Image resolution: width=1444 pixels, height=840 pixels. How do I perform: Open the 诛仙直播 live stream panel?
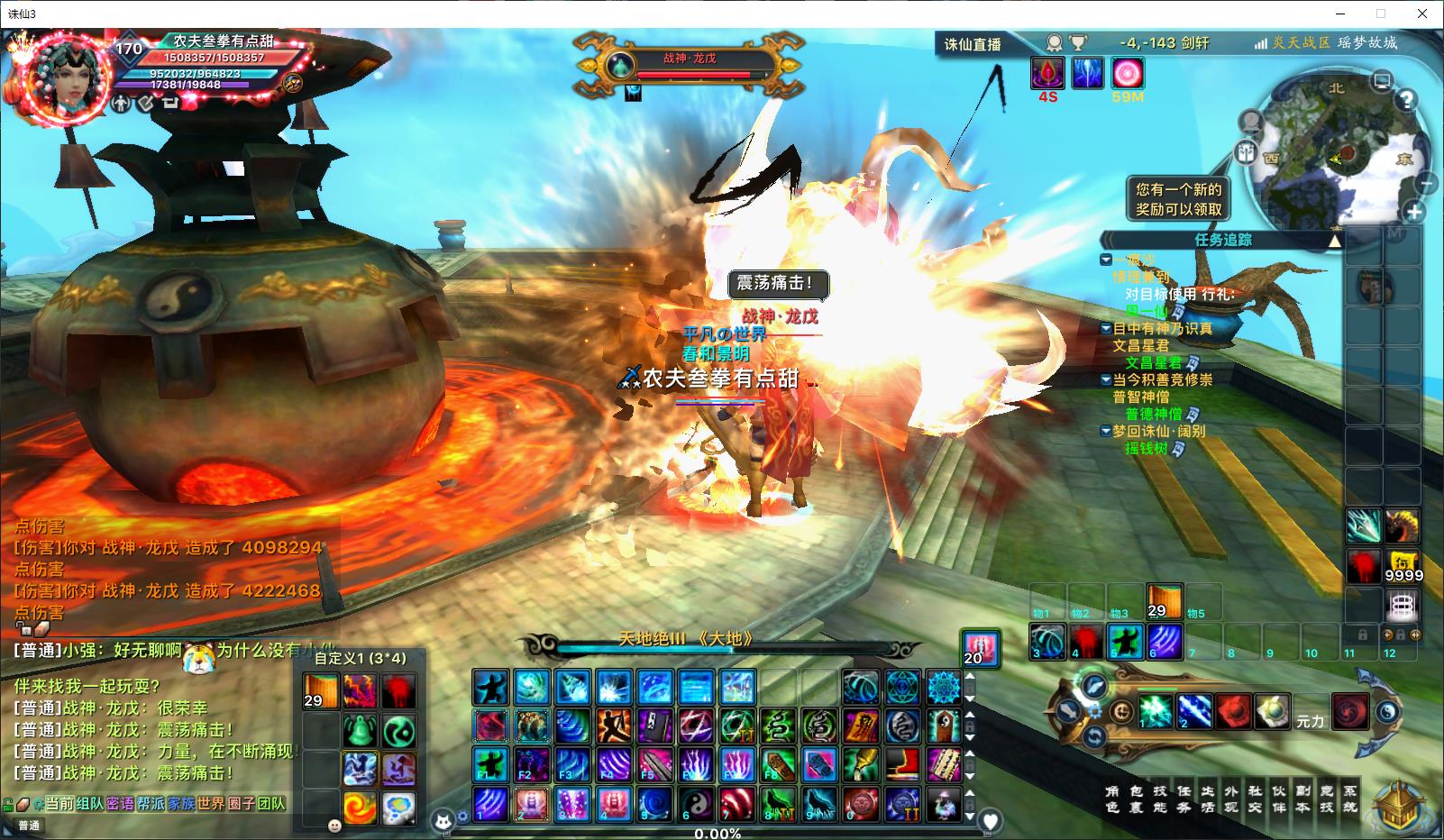point(973,44)
